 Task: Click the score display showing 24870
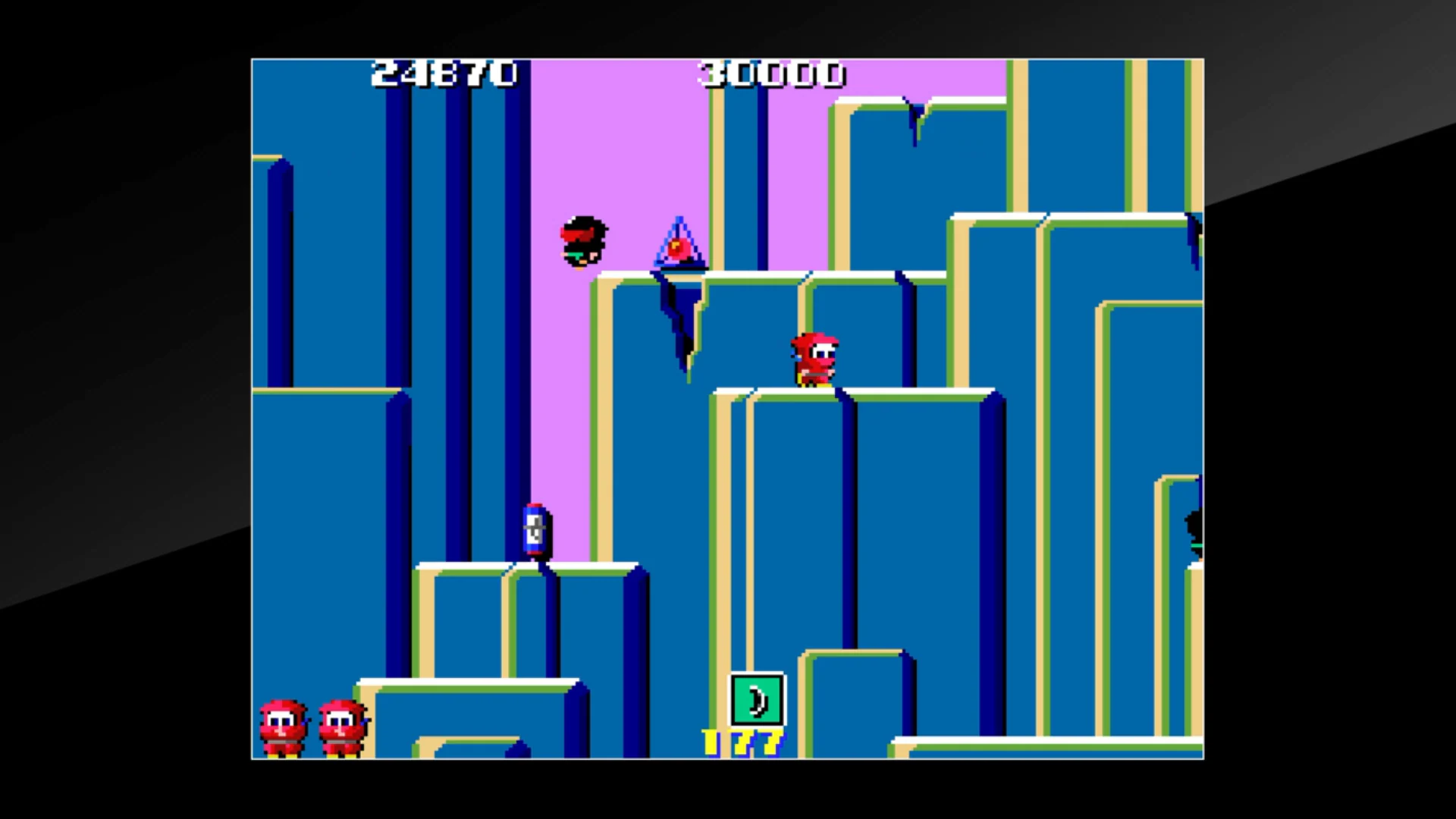[444, 74]
